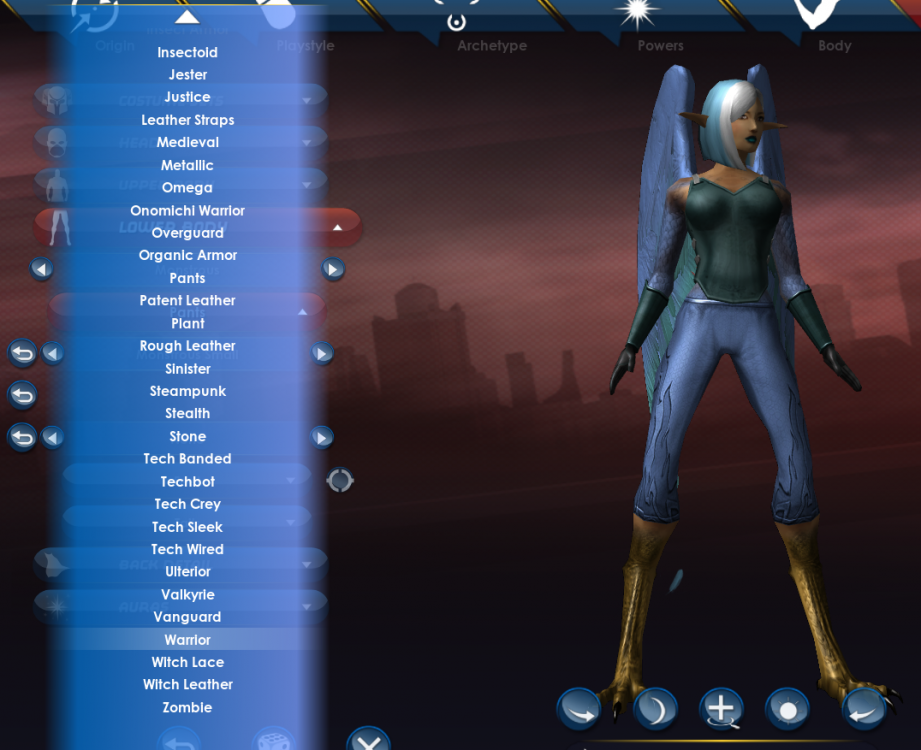Choose the Jester costume option
This screenshot has width=921, height=750.
187,75
